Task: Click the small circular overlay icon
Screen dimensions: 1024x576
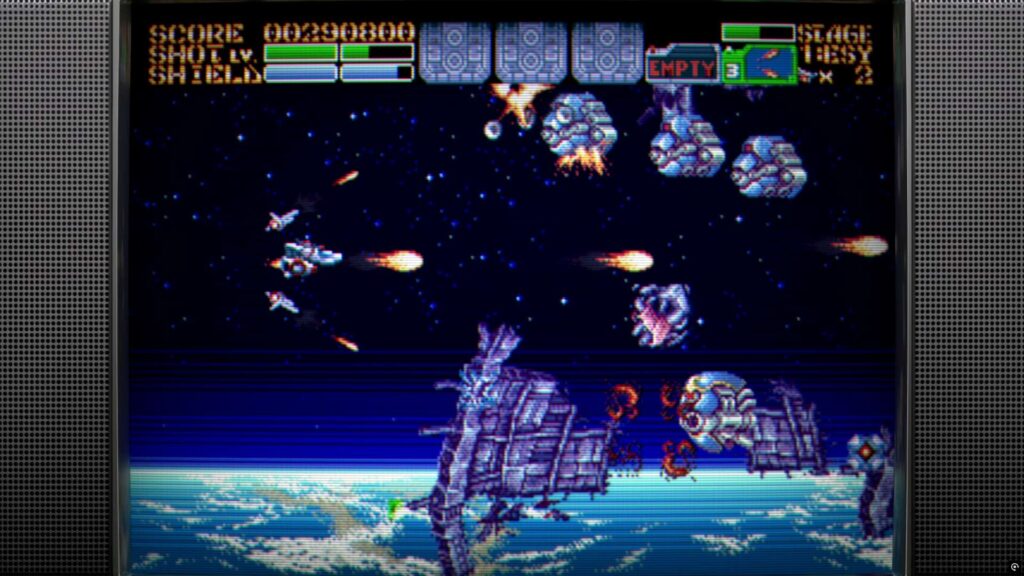Action: point(1015,567)
